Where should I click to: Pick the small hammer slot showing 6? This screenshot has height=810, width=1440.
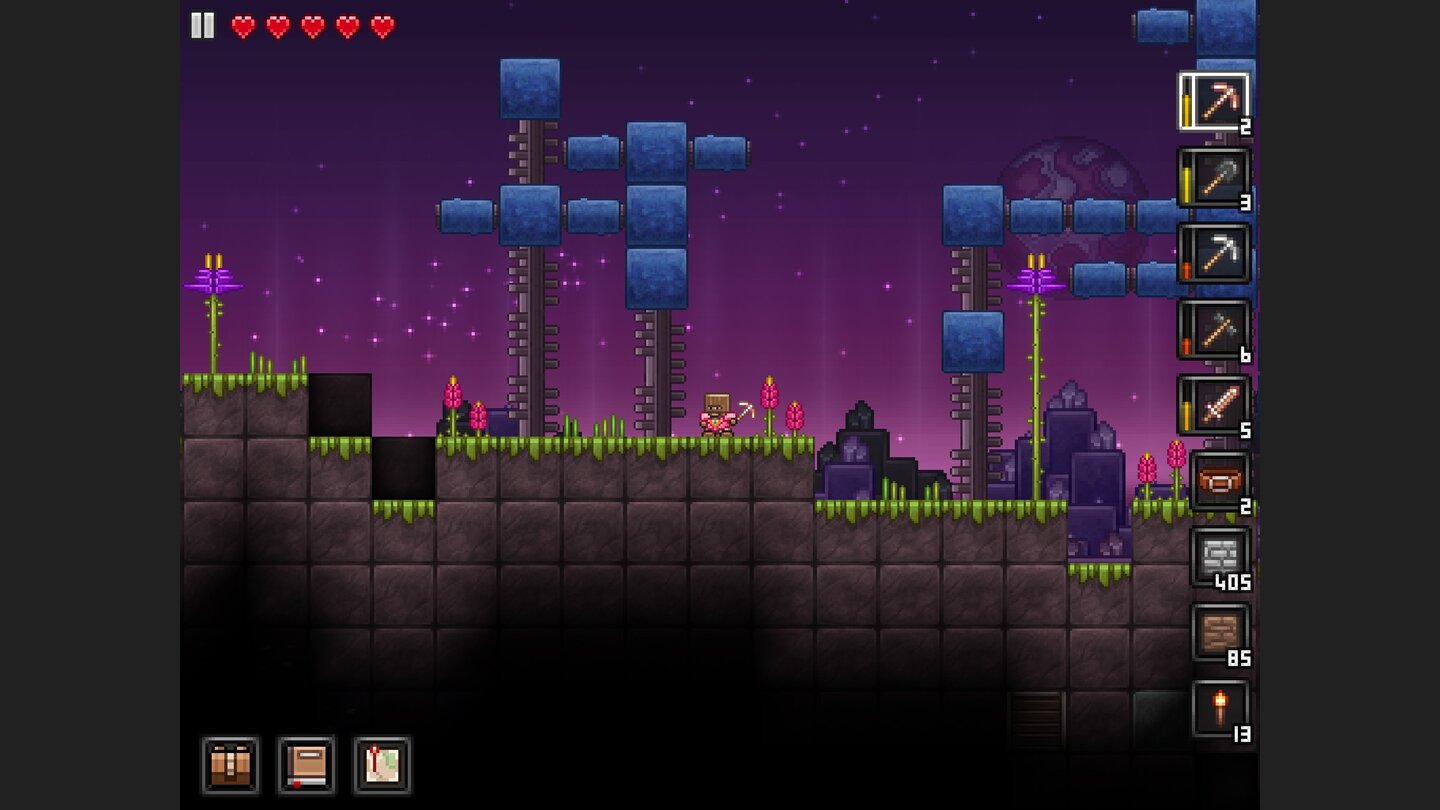tap(1214, 330)
